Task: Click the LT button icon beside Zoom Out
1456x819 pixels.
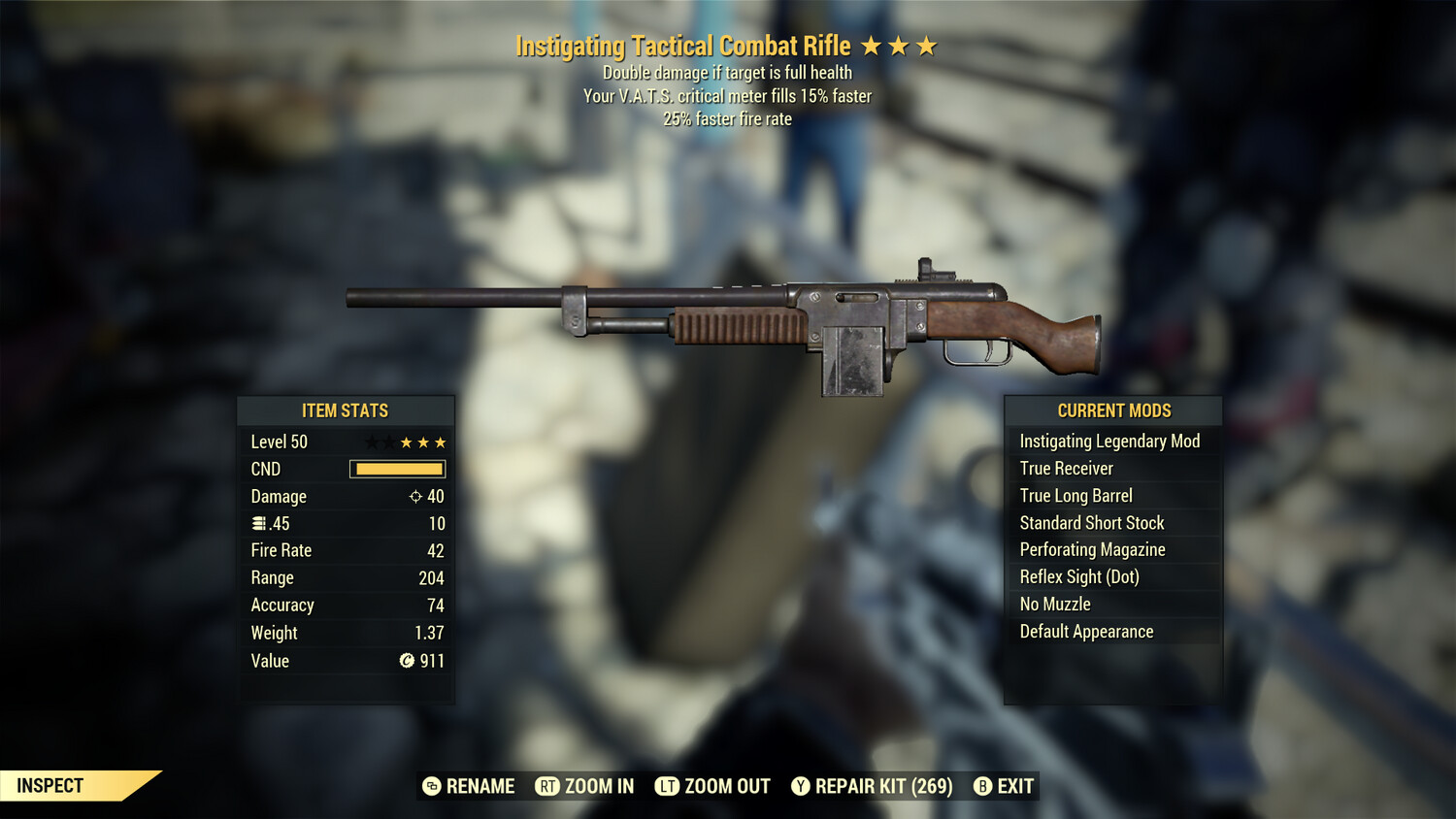Action: click(x=667, y=786)
